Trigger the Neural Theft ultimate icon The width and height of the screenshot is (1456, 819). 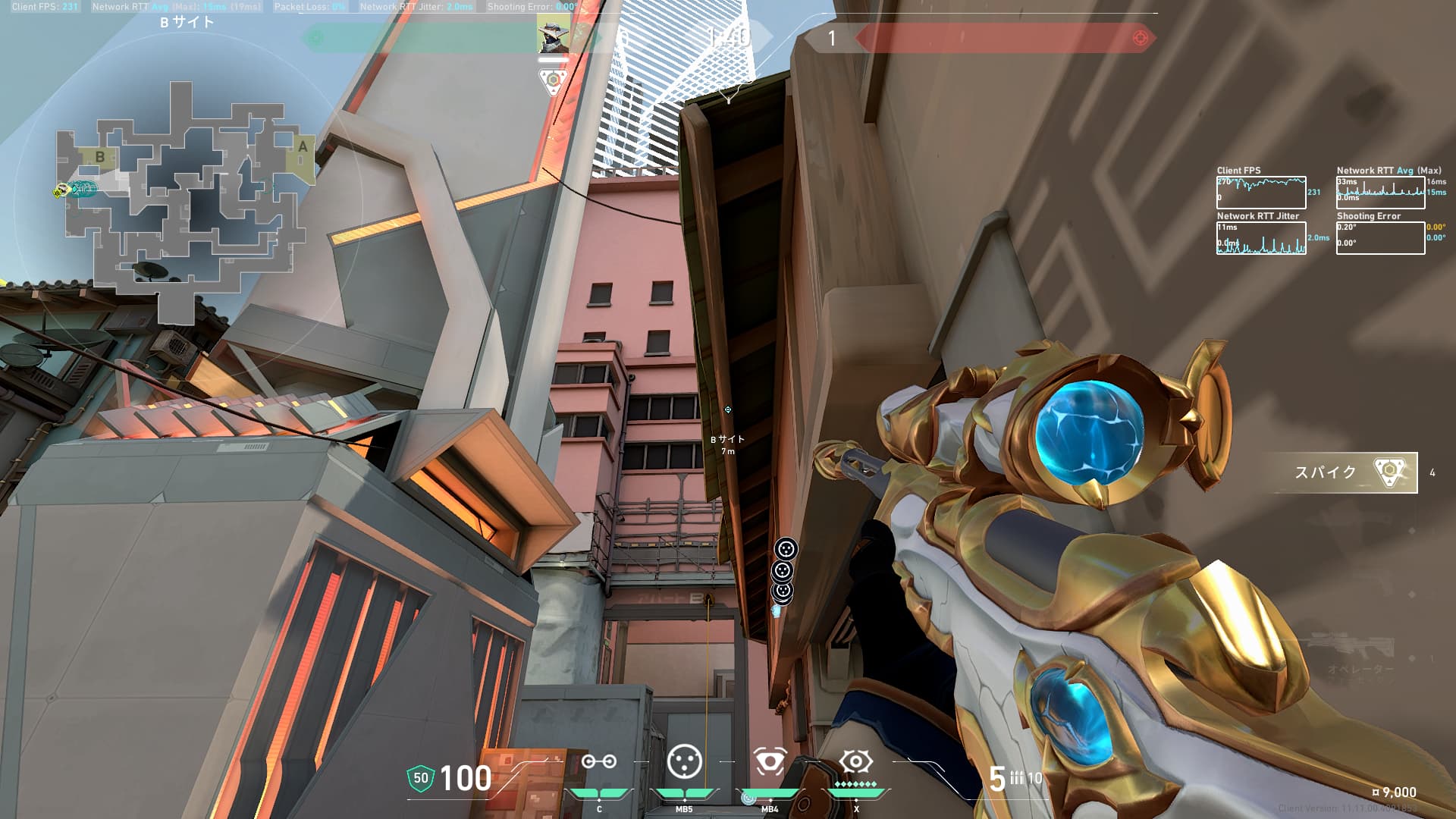coord(855,761)
